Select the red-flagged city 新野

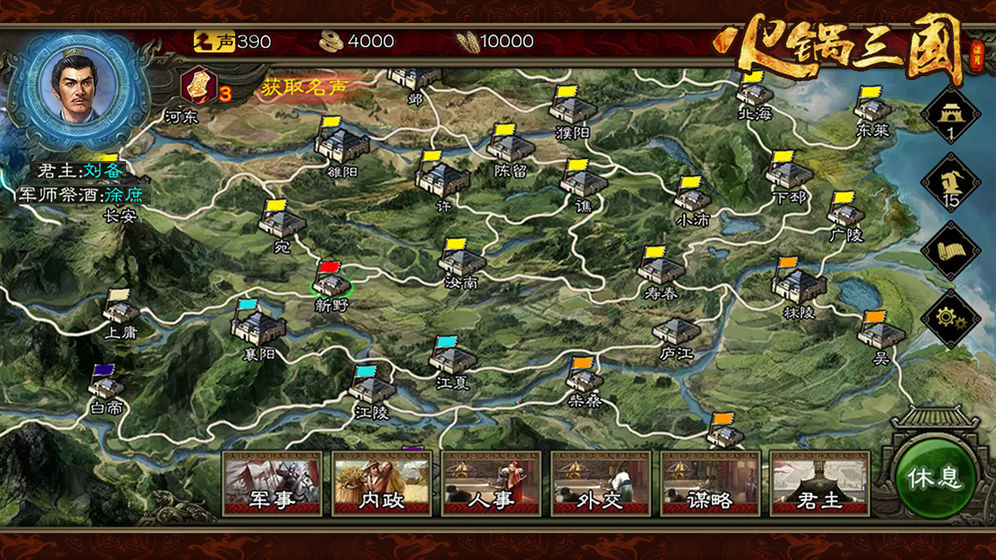click(331, 283)
